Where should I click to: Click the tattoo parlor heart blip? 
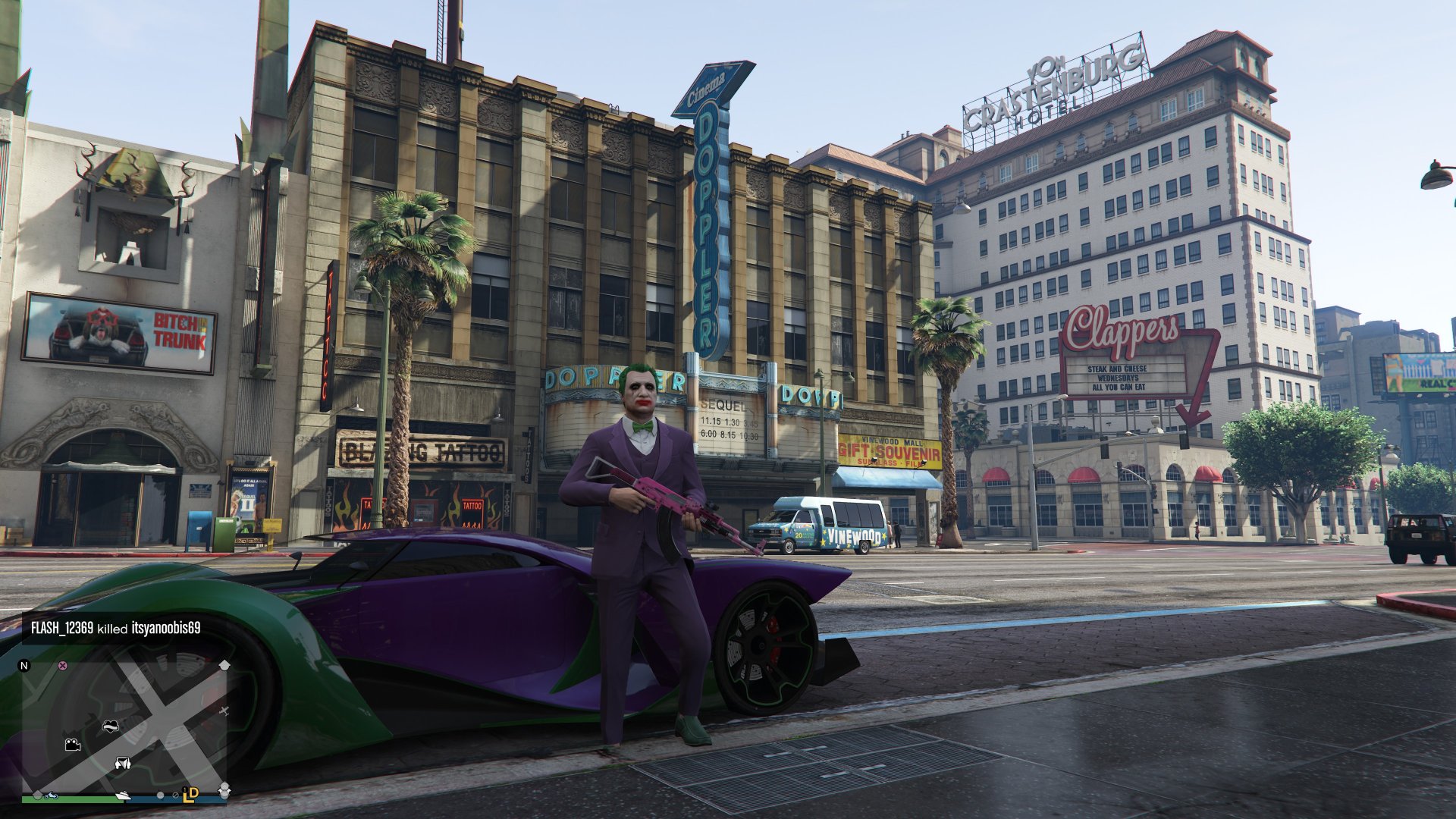pyautogui.click(x=111, y=726)
